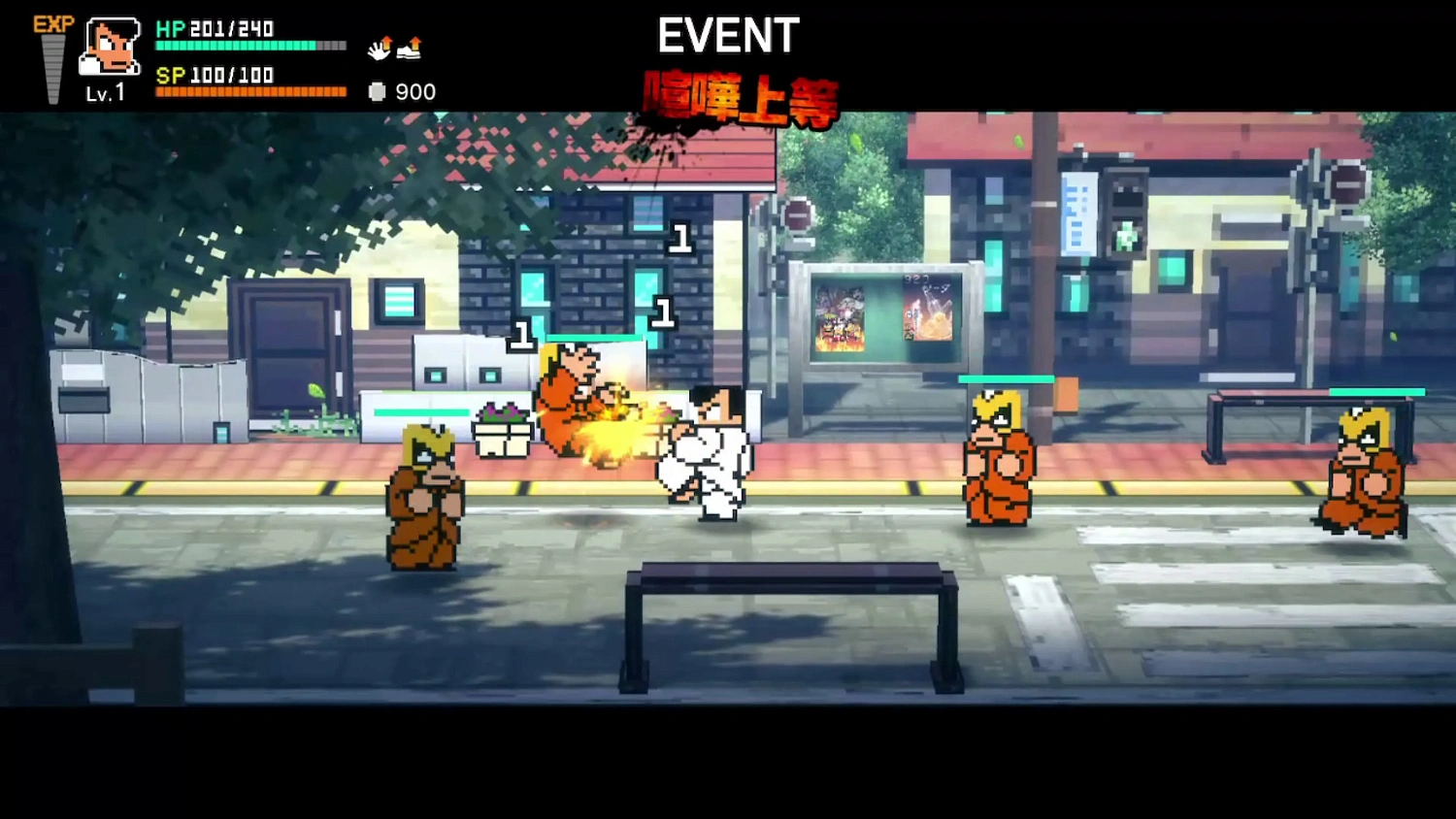Click the punch power-up hand icon

(378, 49)
